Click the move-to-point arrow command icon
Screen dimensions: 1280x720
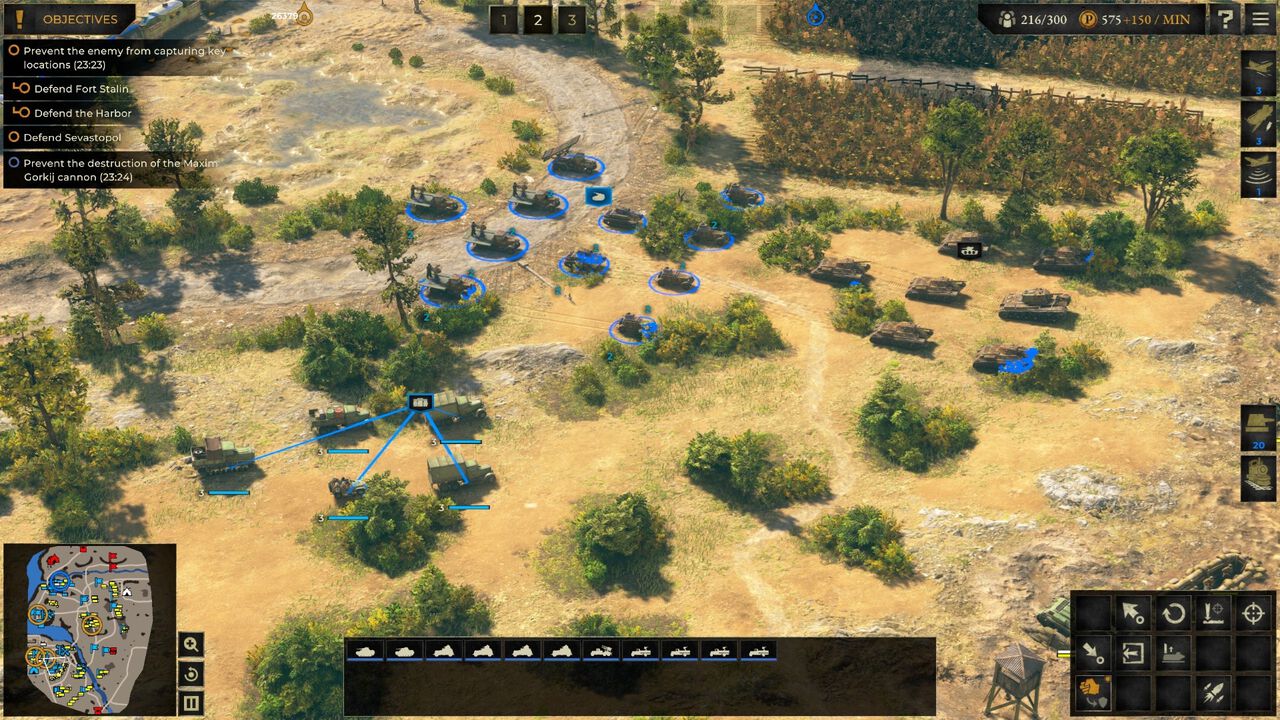point(1092,653)
